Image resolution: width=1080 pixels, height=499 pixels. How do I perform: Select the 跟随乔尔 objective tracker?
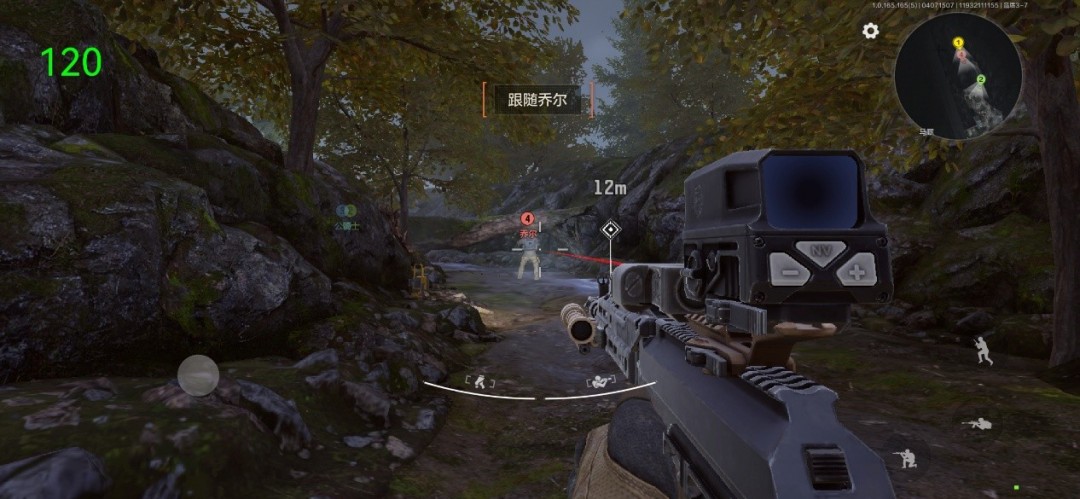pos(537,99)
